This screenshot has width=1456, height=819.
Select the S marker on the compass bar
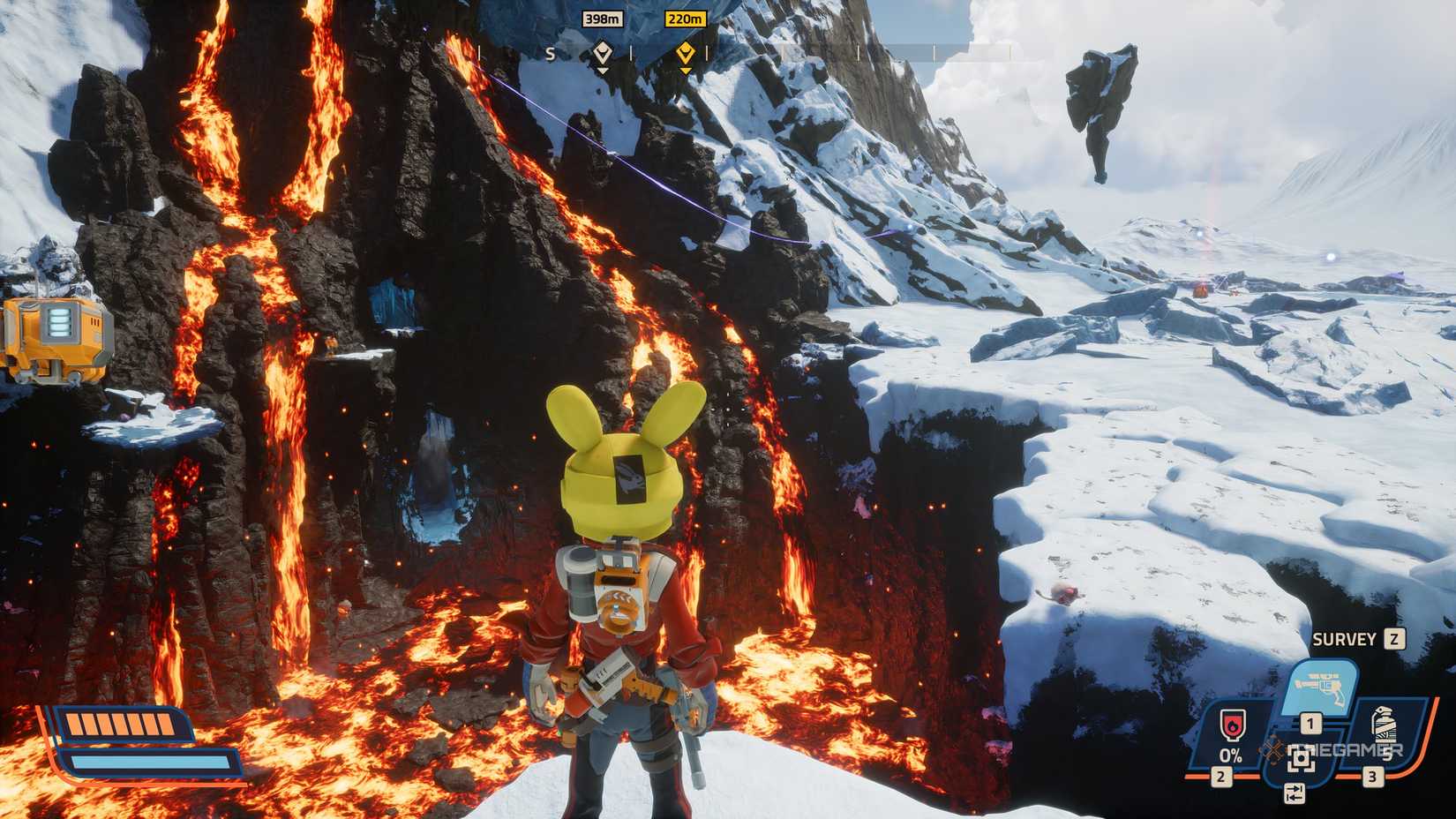551,55
